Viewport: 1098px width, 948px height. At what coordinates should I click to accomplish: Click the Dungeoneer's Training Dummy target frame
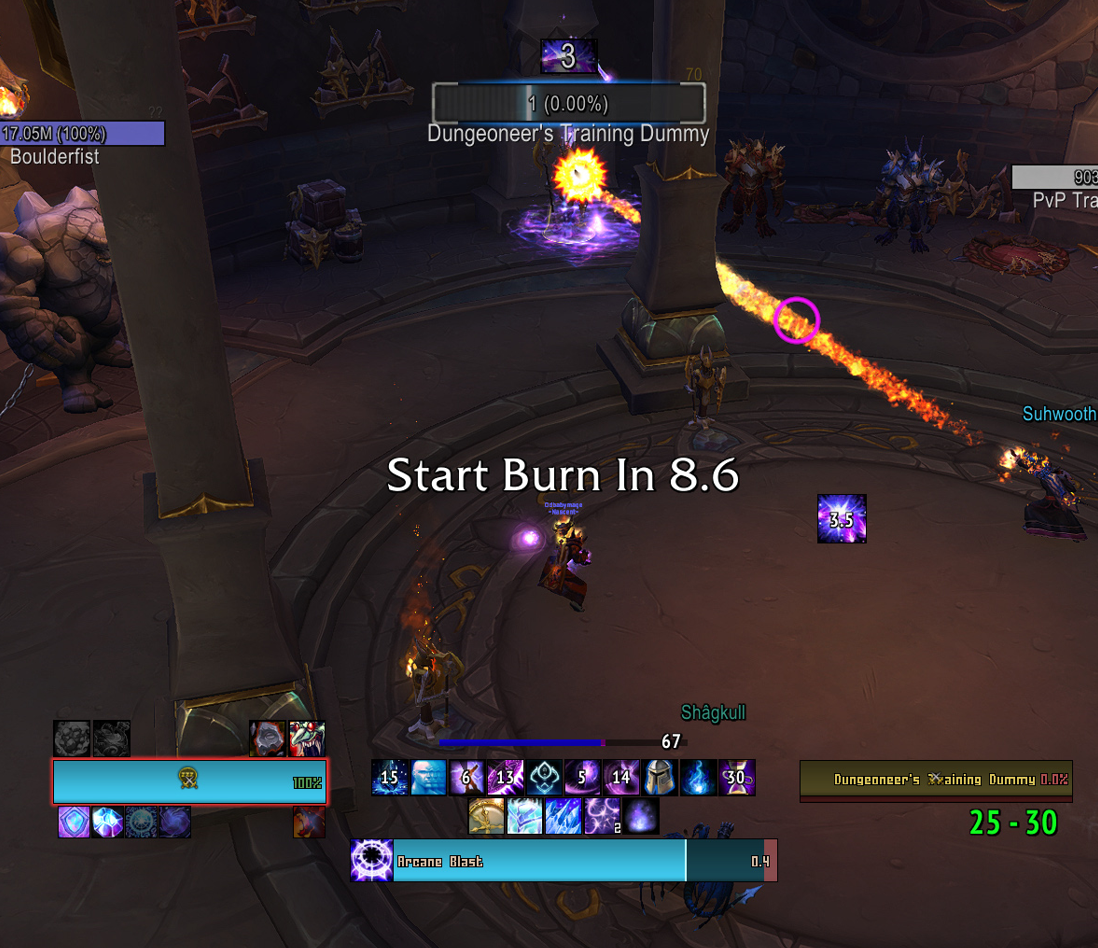(x=936, y=780)
